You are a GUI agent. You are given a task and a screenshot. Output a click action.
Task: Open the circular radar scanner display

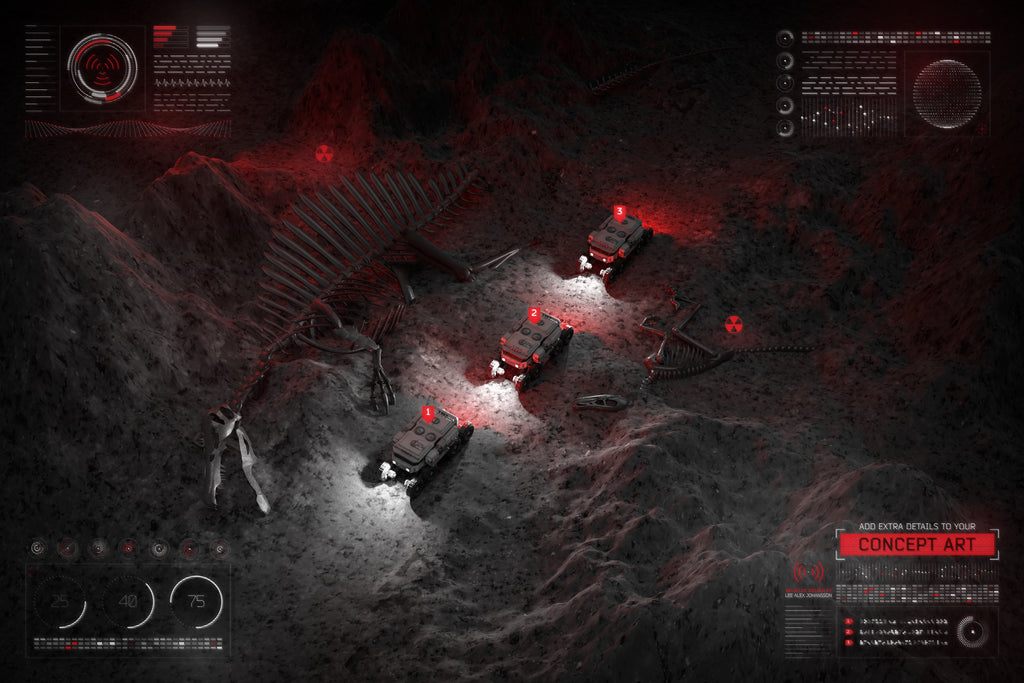point(102,68)
